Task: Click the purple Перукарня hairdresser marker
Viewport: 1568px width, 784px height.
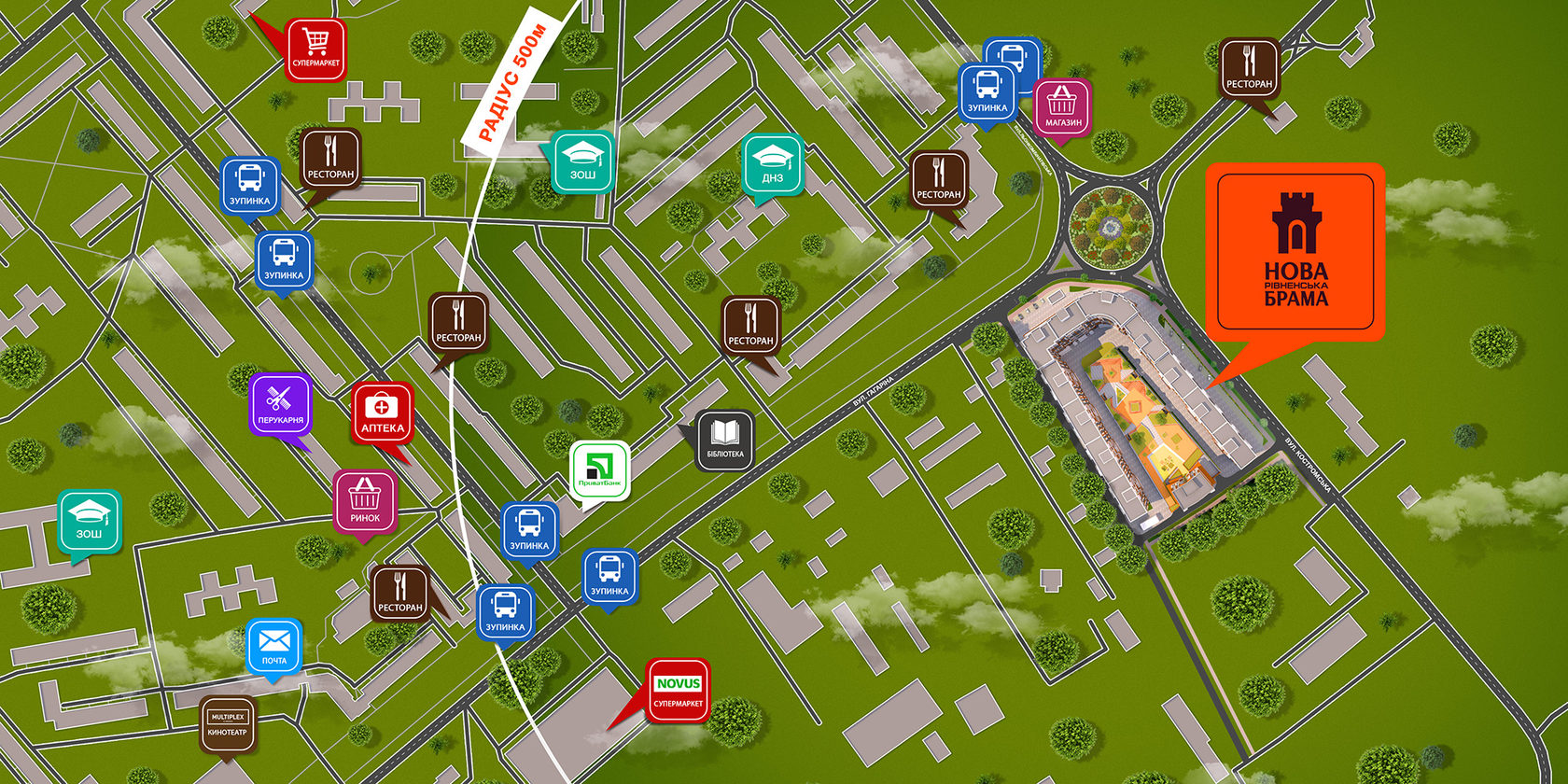Action: [280, 405]
